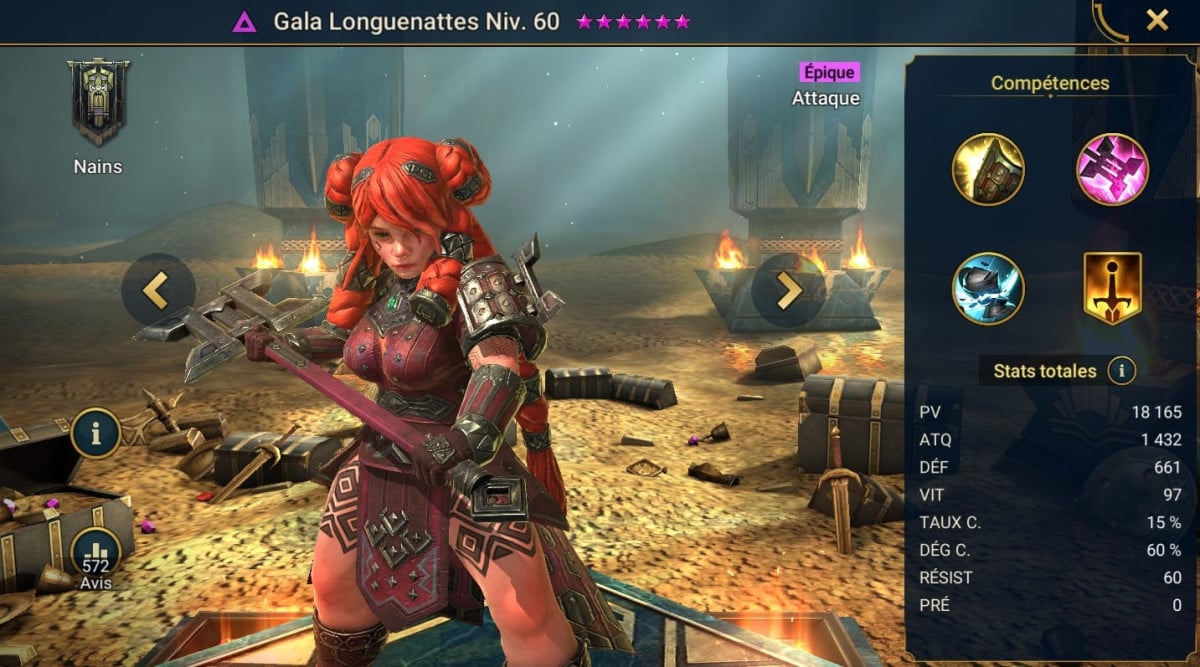Image resolution: width=1200 pixels, height=667 pixels.
Task: Select the blue armored skill icon
Action: 988,289
